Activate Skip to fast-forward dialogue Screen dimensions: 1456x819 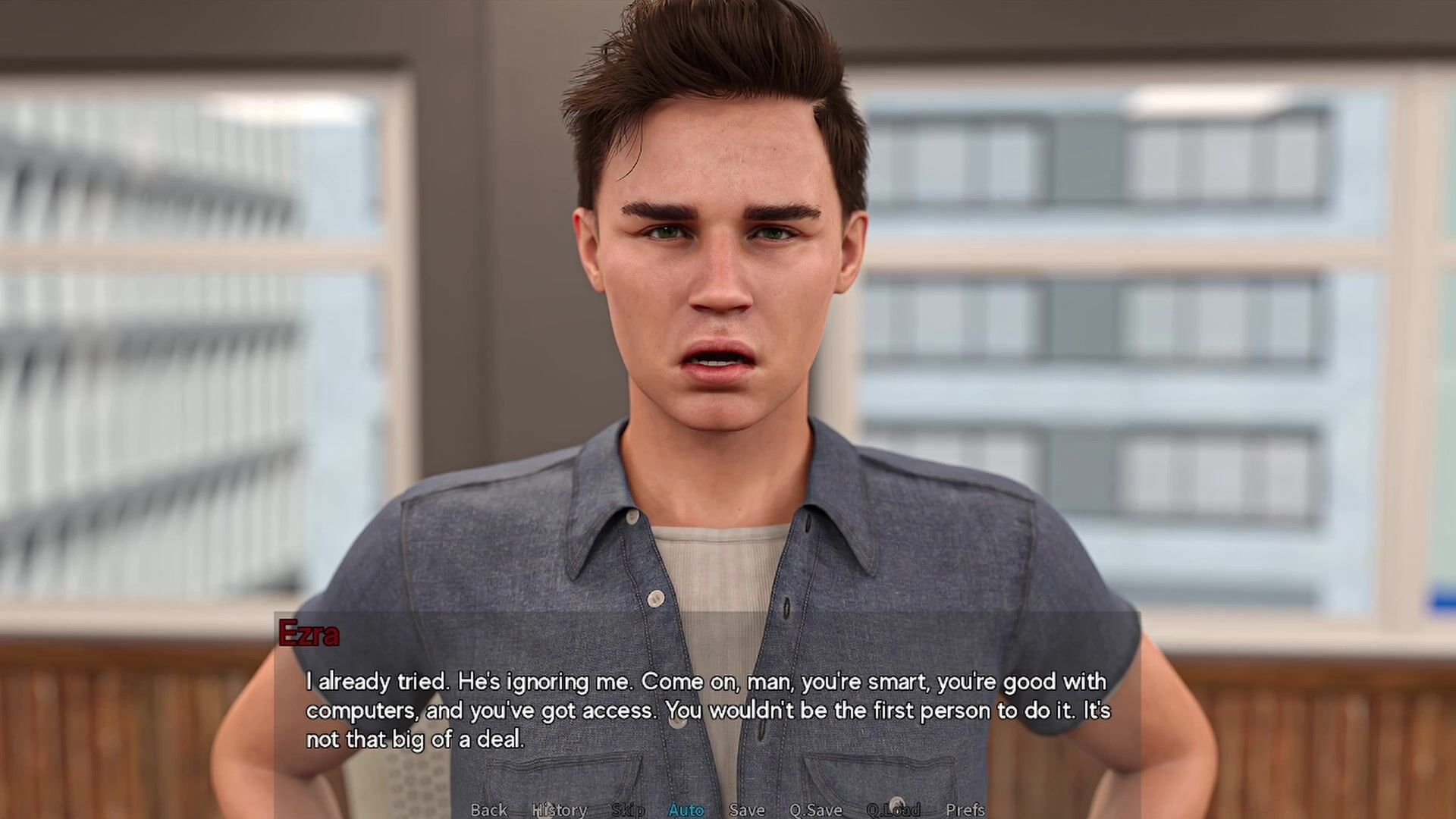[x=628, y=809]
